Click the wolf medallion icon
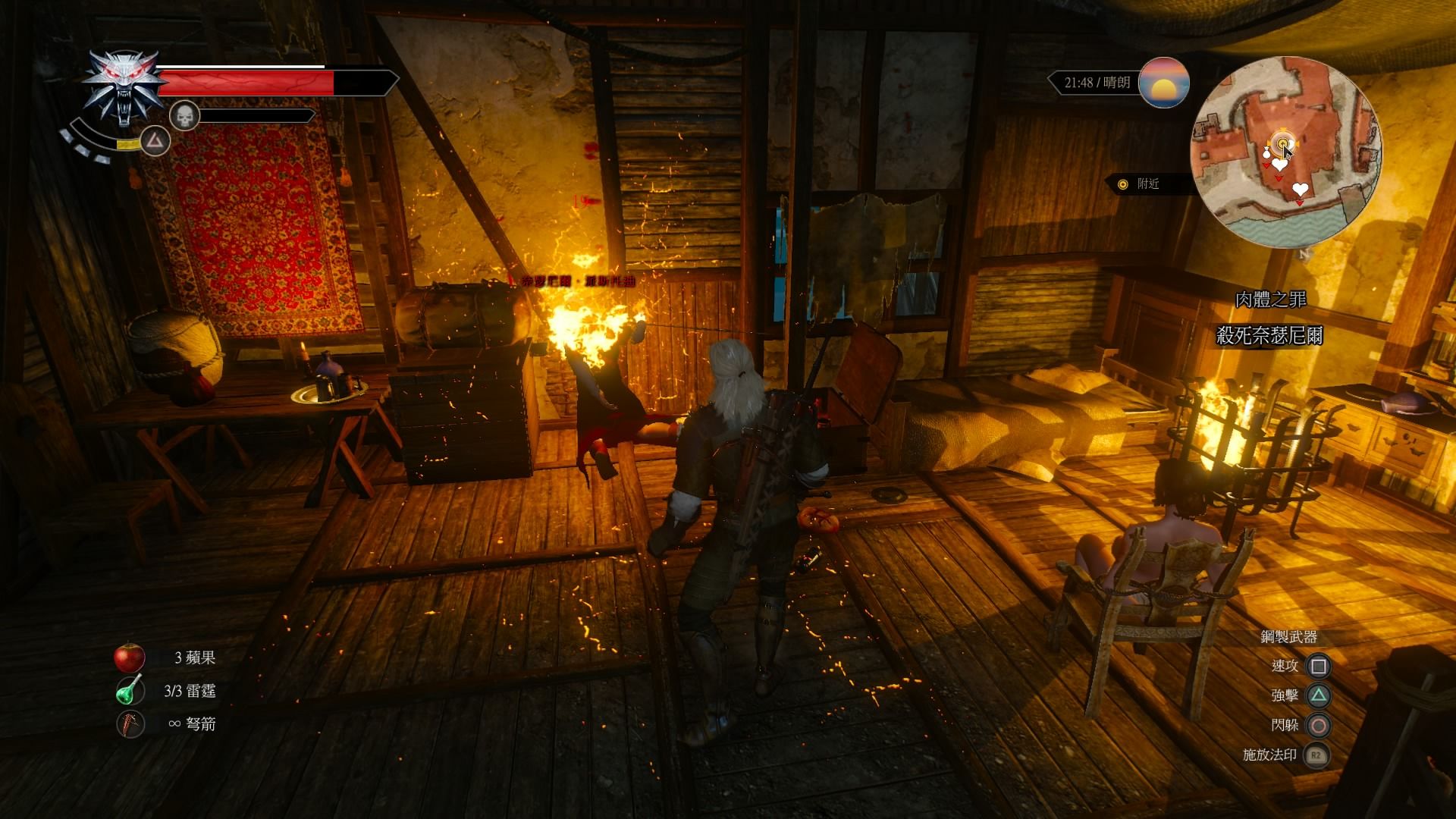Image resolution: width=1456 pixels, height=819 pixels. [124, 88]
